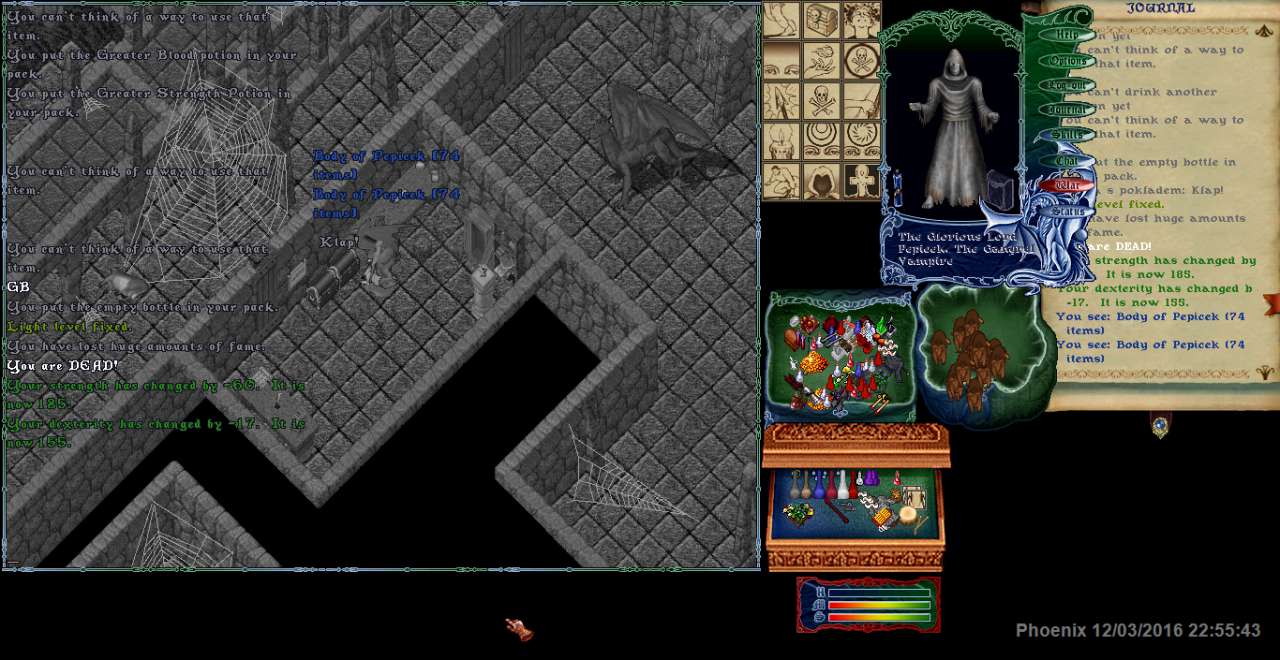Click the swirling vortex icon
1280x660 pixels.
pyautogui.click(x=860, y=141)
